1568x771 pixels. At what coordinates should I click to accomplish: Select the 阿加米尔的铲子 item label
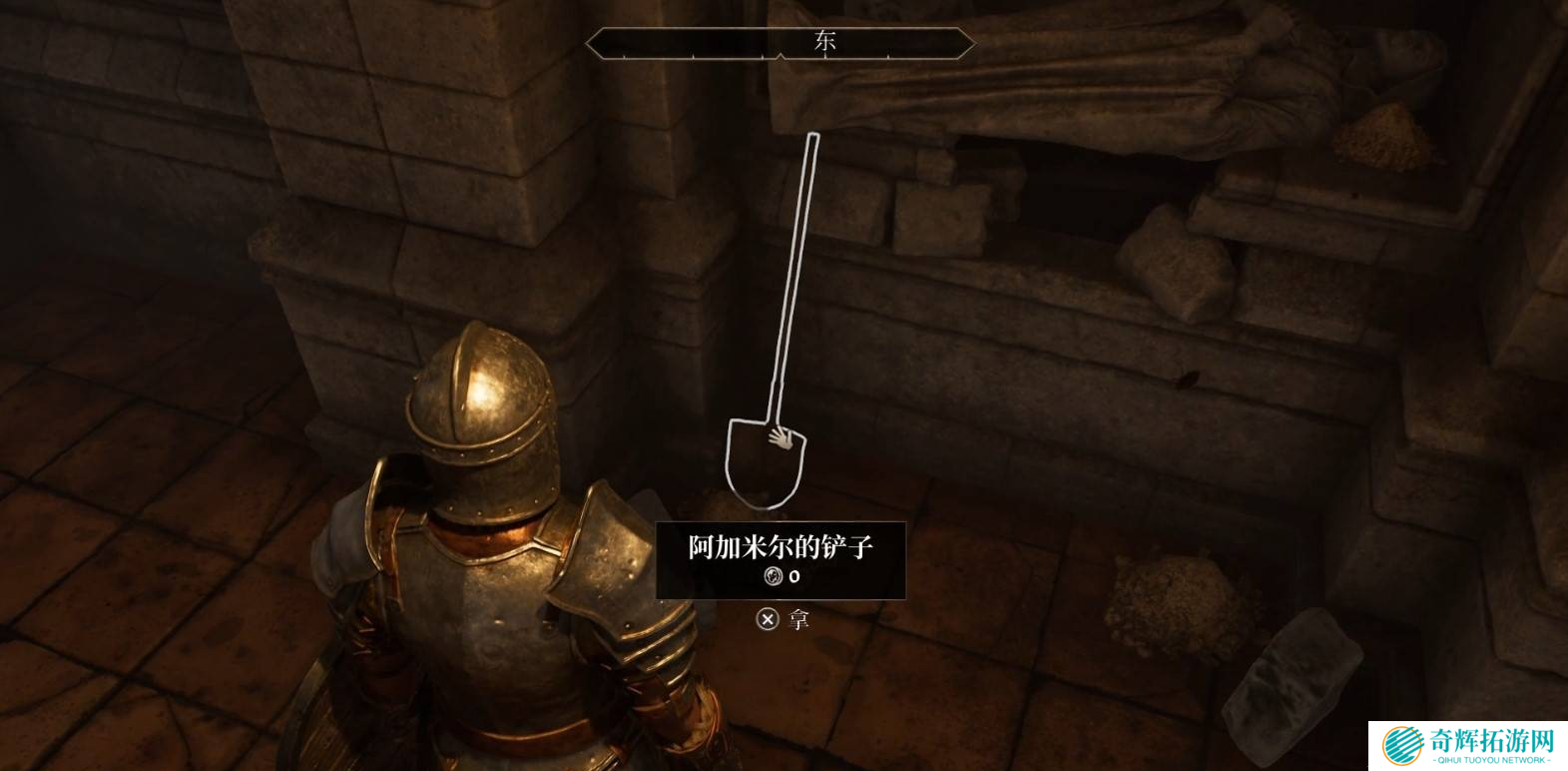pyautogui.click(x=781, y=547)
